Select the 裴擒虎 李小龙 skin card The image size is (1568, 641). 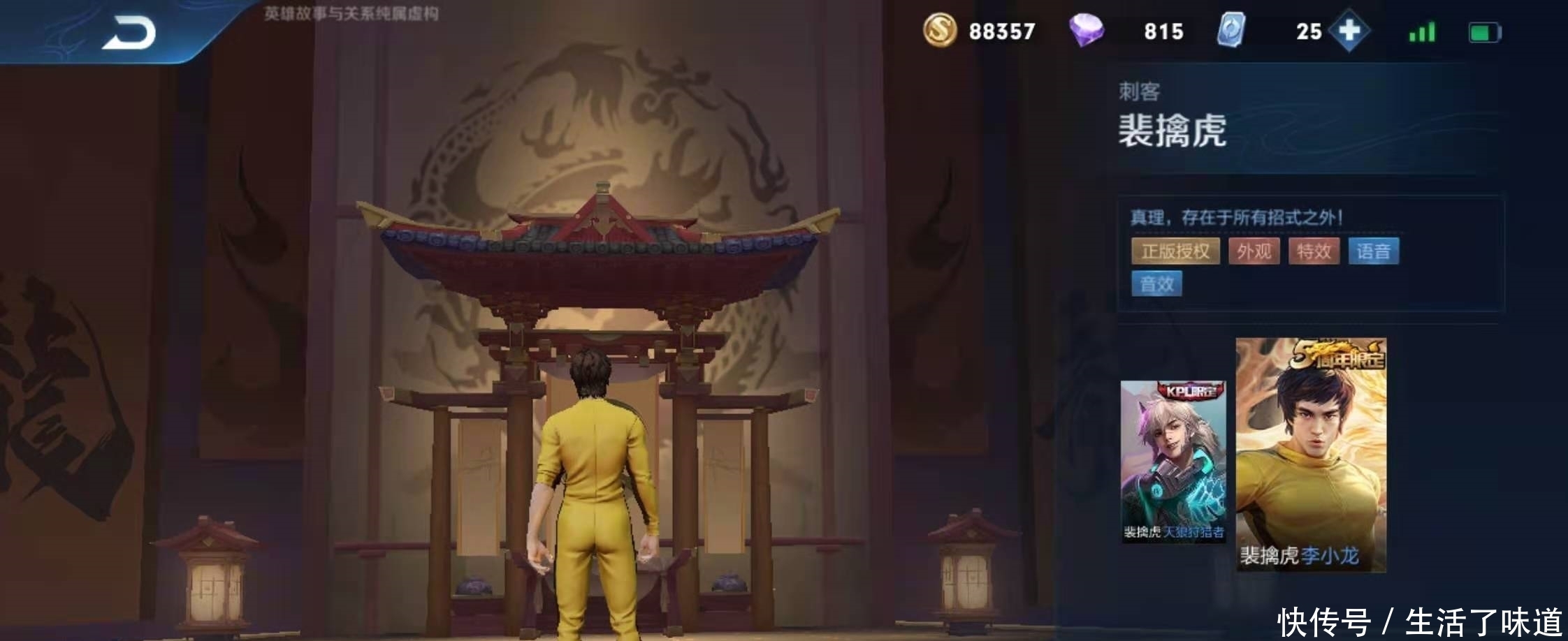1311,455
